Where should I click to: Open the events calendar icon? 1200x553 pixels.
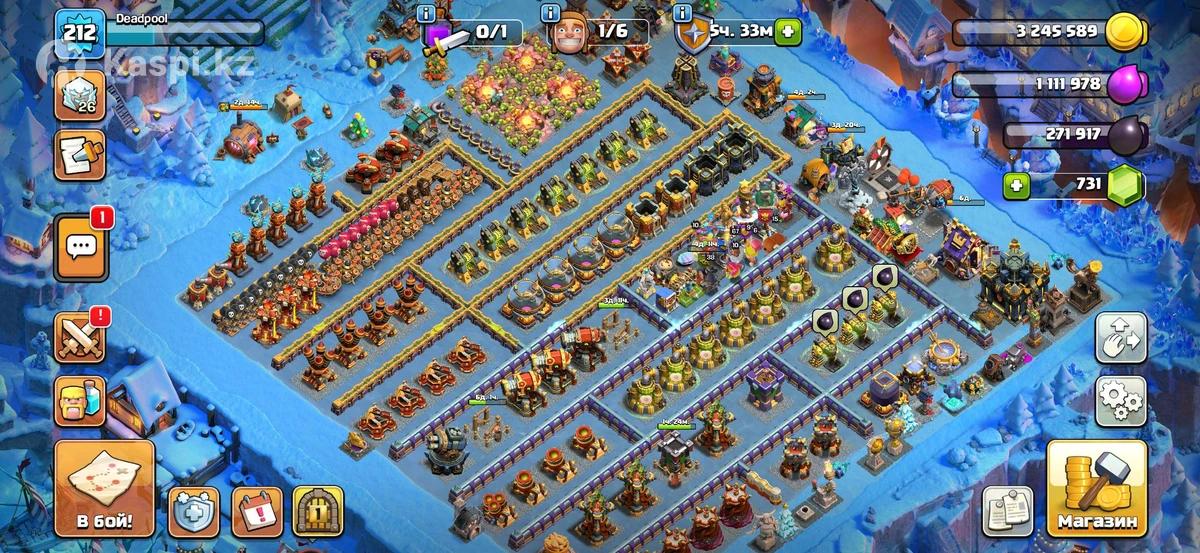click(257, 512)
